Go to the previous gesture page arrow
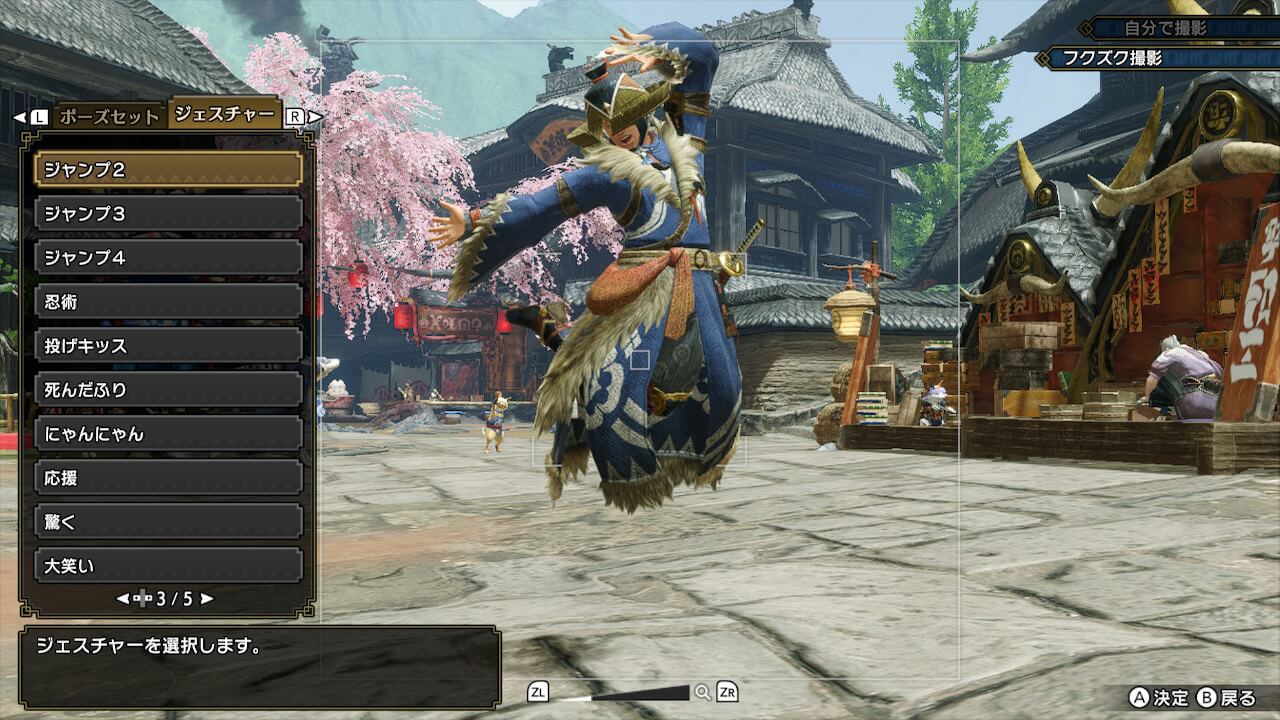 point(123,599)
